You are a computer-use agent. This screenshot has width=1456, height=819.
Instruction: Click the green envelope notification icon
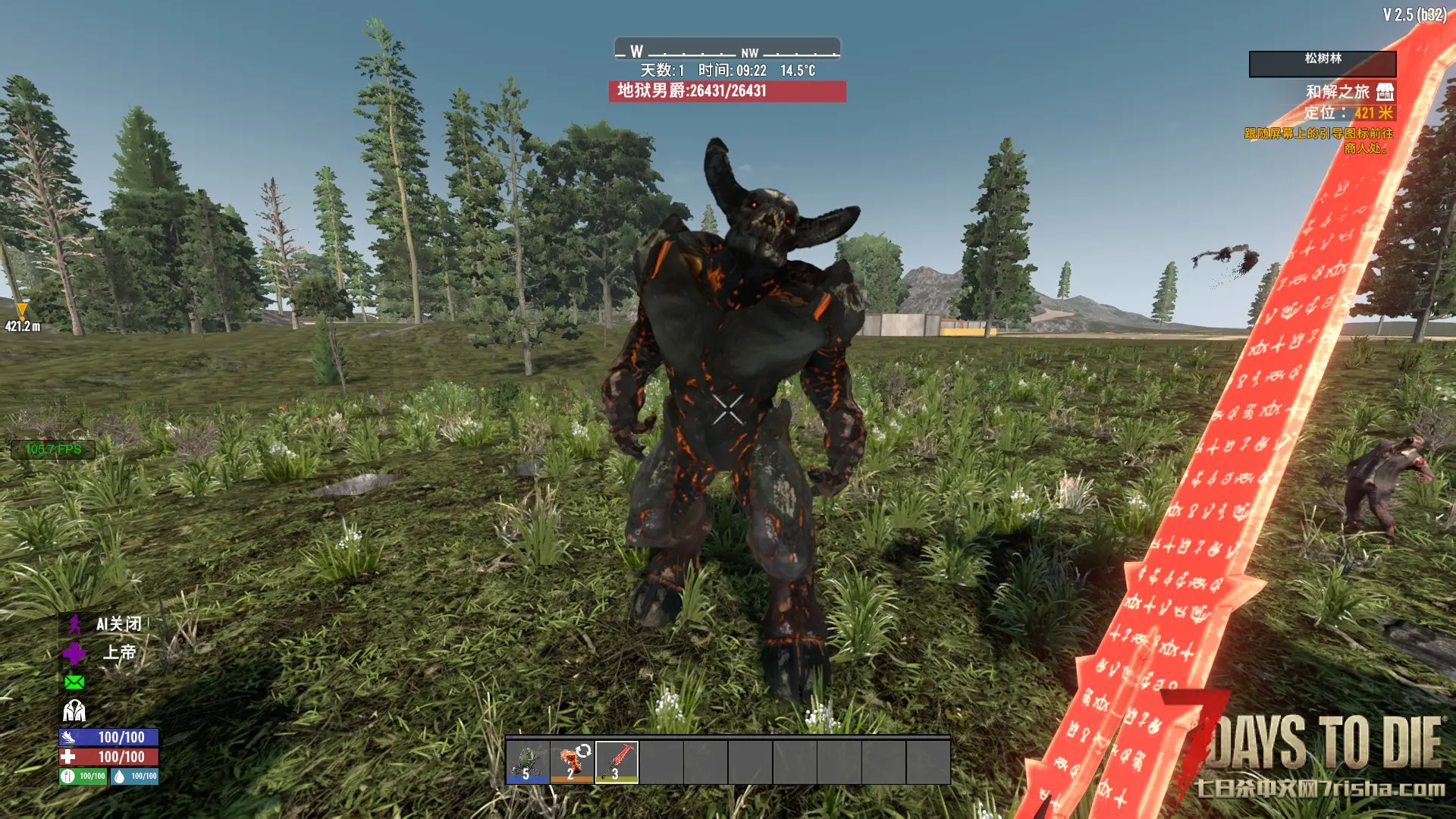pyautogui.click(x=74, y=682)
